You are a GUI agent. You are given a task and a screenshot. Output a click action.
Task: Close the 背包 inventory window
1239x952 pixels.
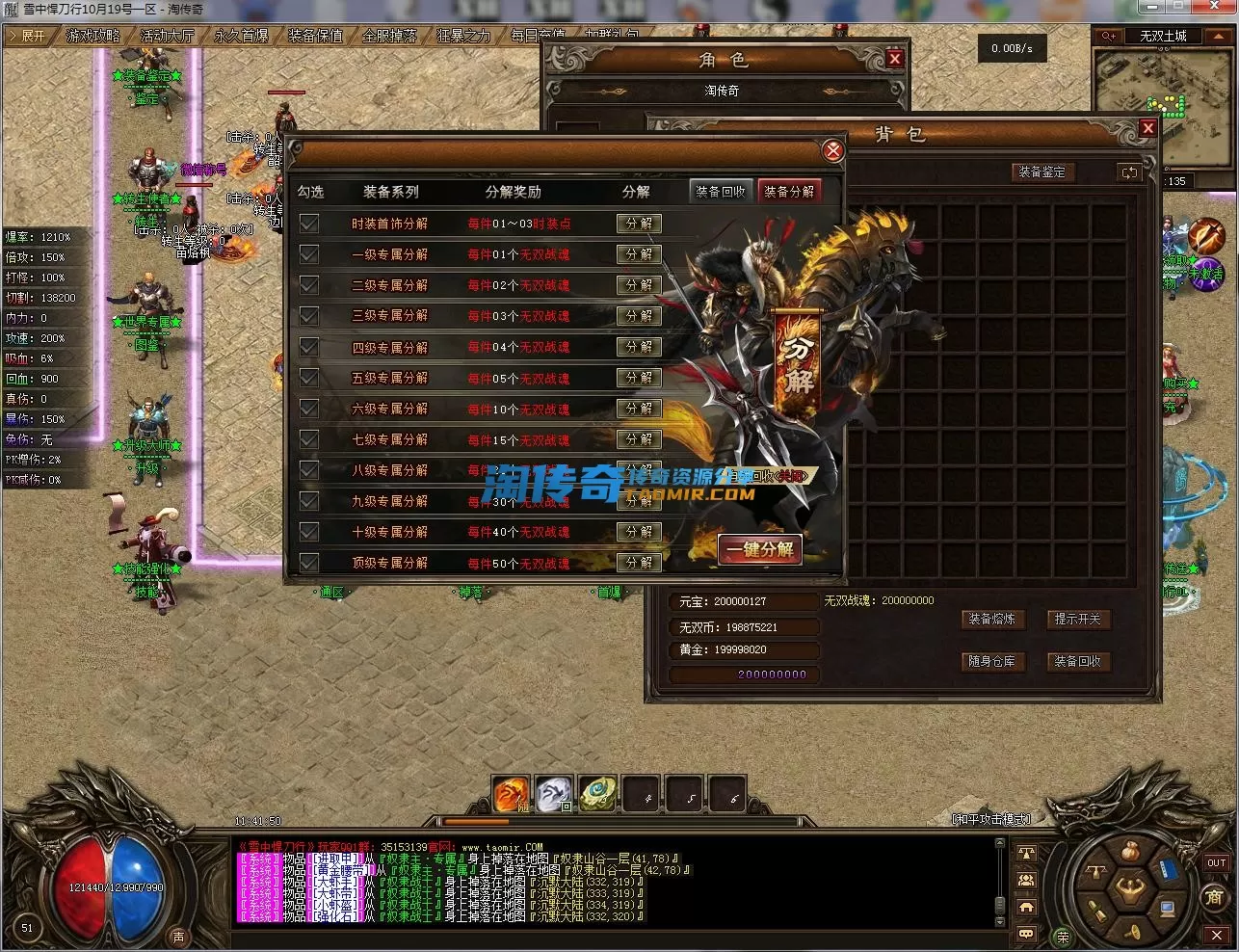[1147, 128]
